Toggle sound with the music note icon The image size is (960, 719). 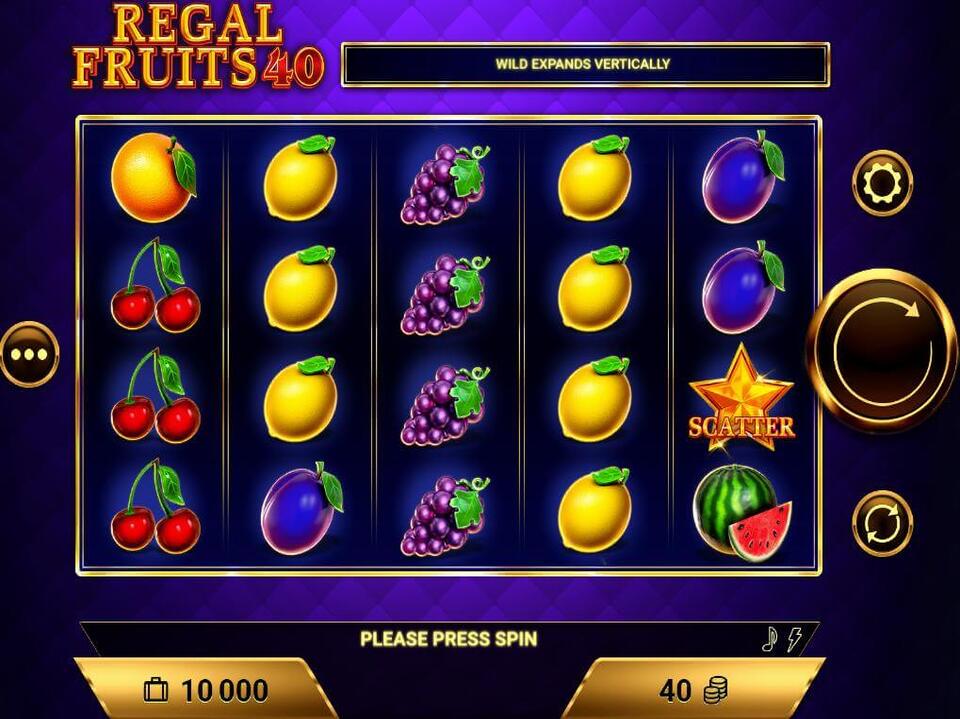tap(769, 640)
